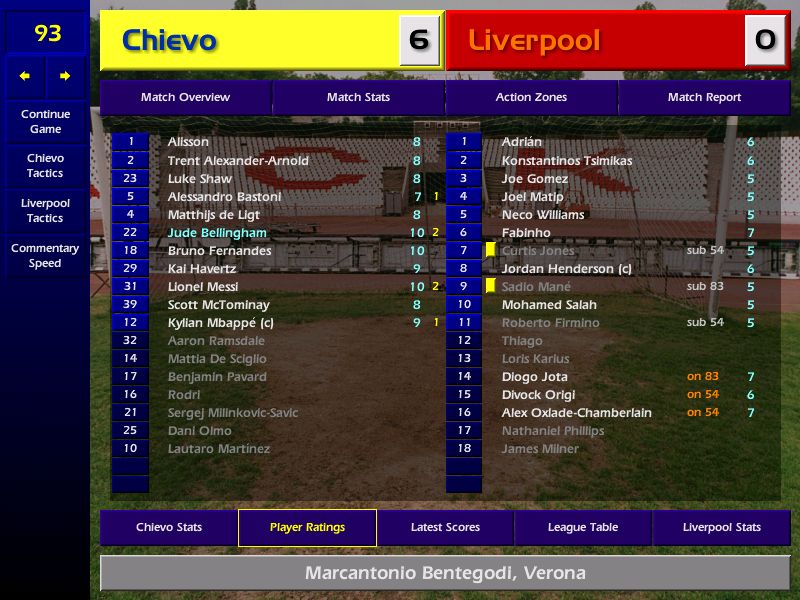Open Chievo Tactics
Image resolution: width=800 pixels, height=600 pixels.
[45, 166]
